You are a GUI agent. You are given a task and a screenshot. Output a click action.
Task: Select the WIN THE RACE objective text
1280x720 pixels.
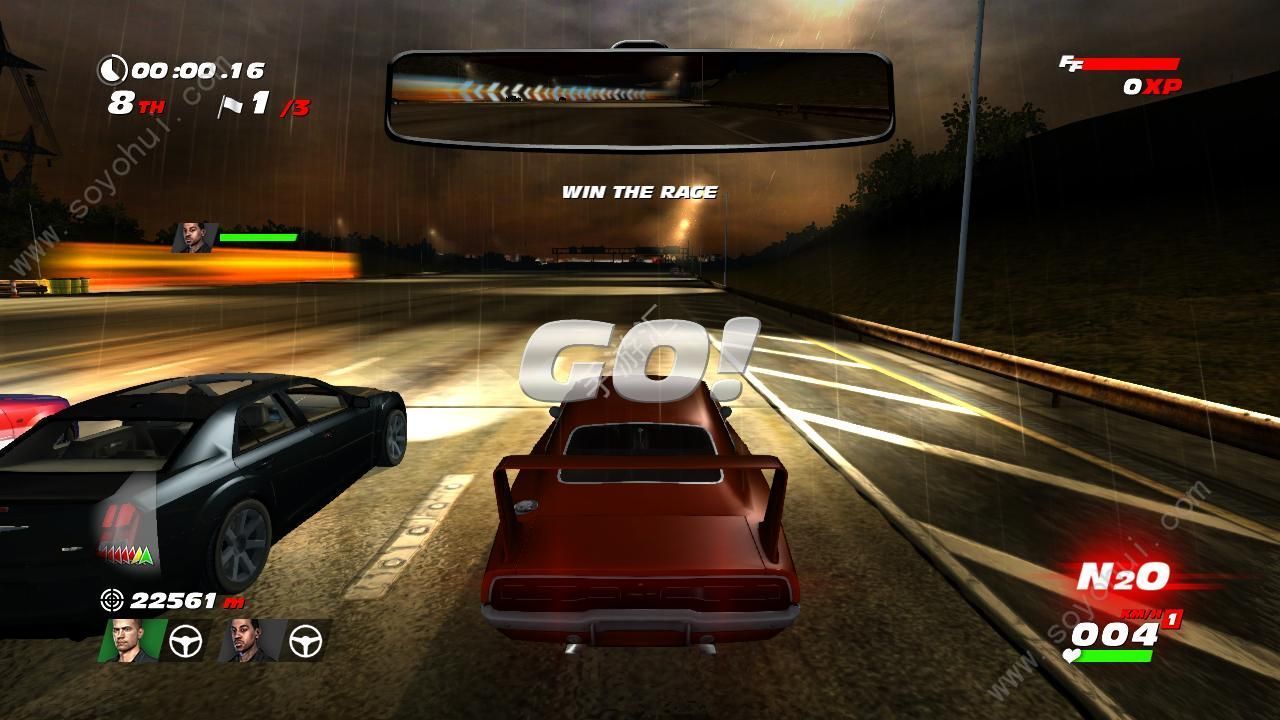[639, 192]
